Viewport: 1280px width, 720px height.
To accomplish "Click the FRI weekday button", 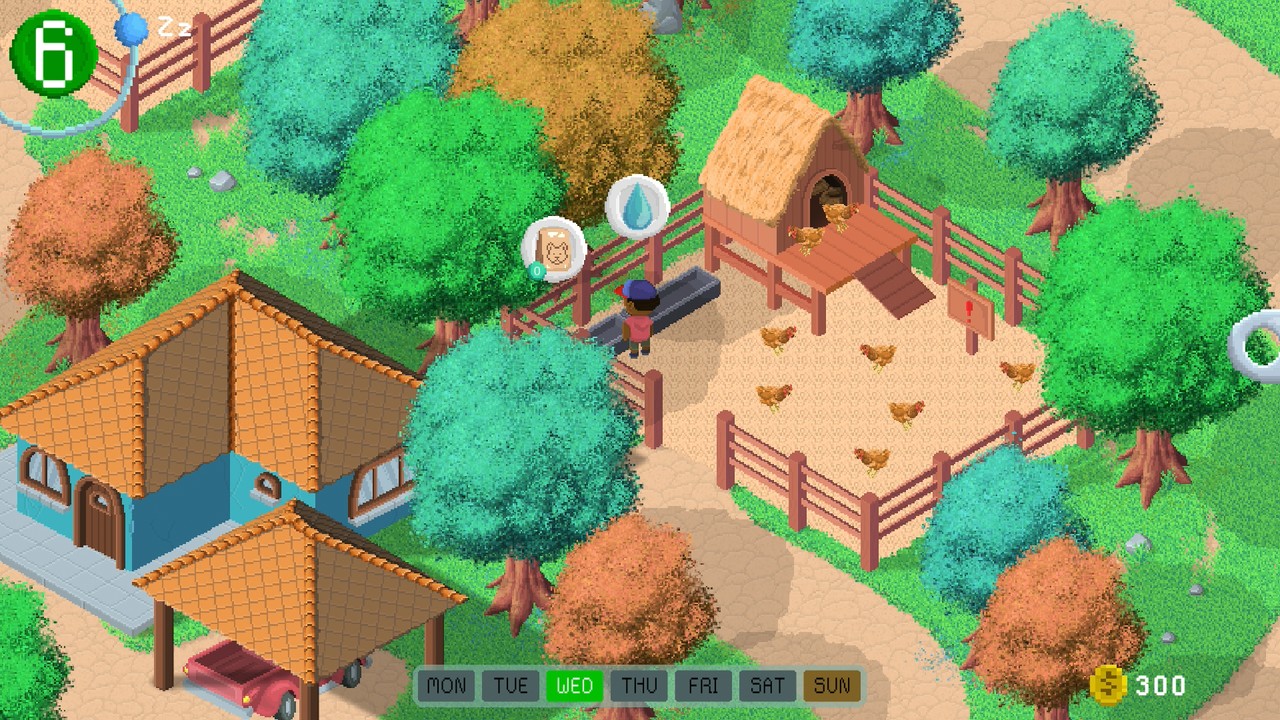I will pos(703,686).
